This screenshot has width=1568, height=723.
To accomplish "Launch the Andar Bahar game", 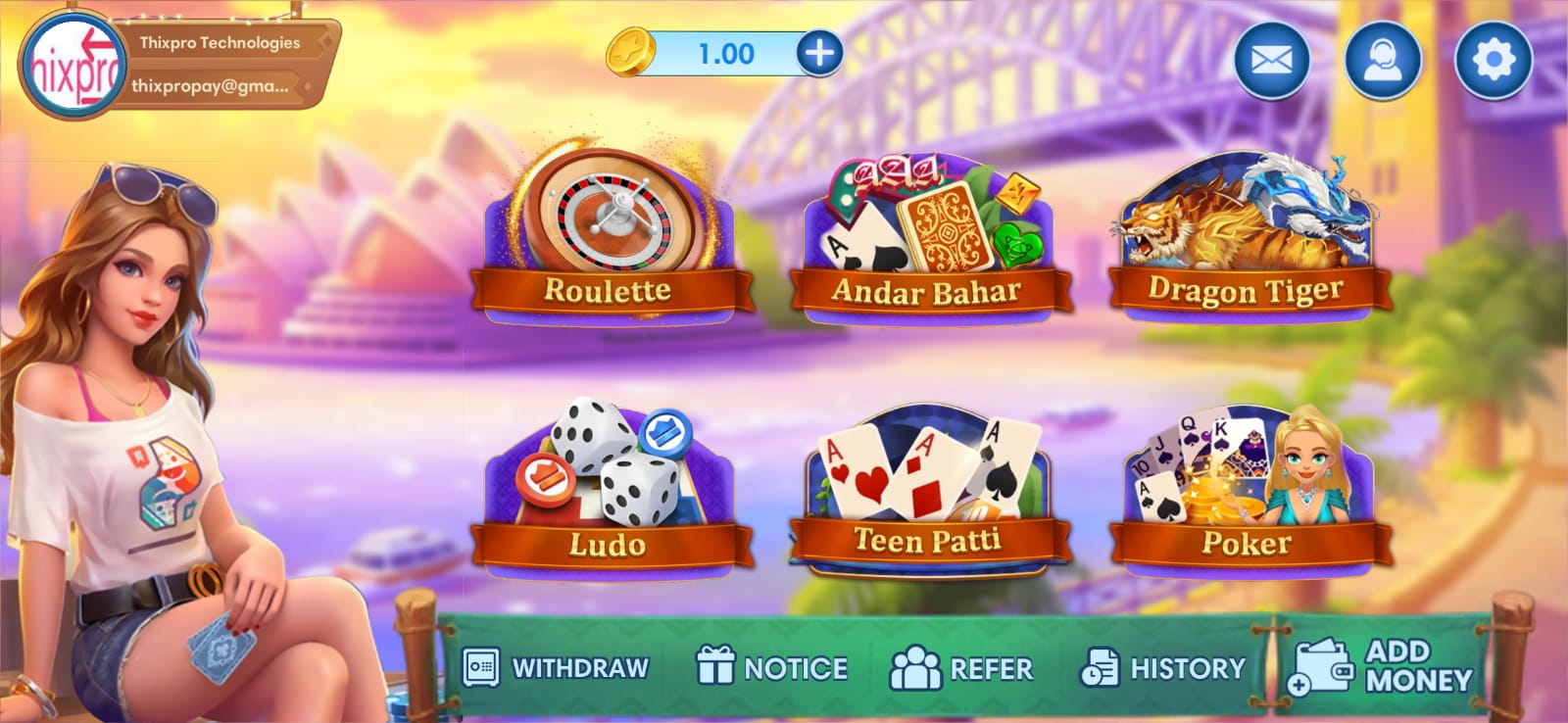I will click(928, 240).
